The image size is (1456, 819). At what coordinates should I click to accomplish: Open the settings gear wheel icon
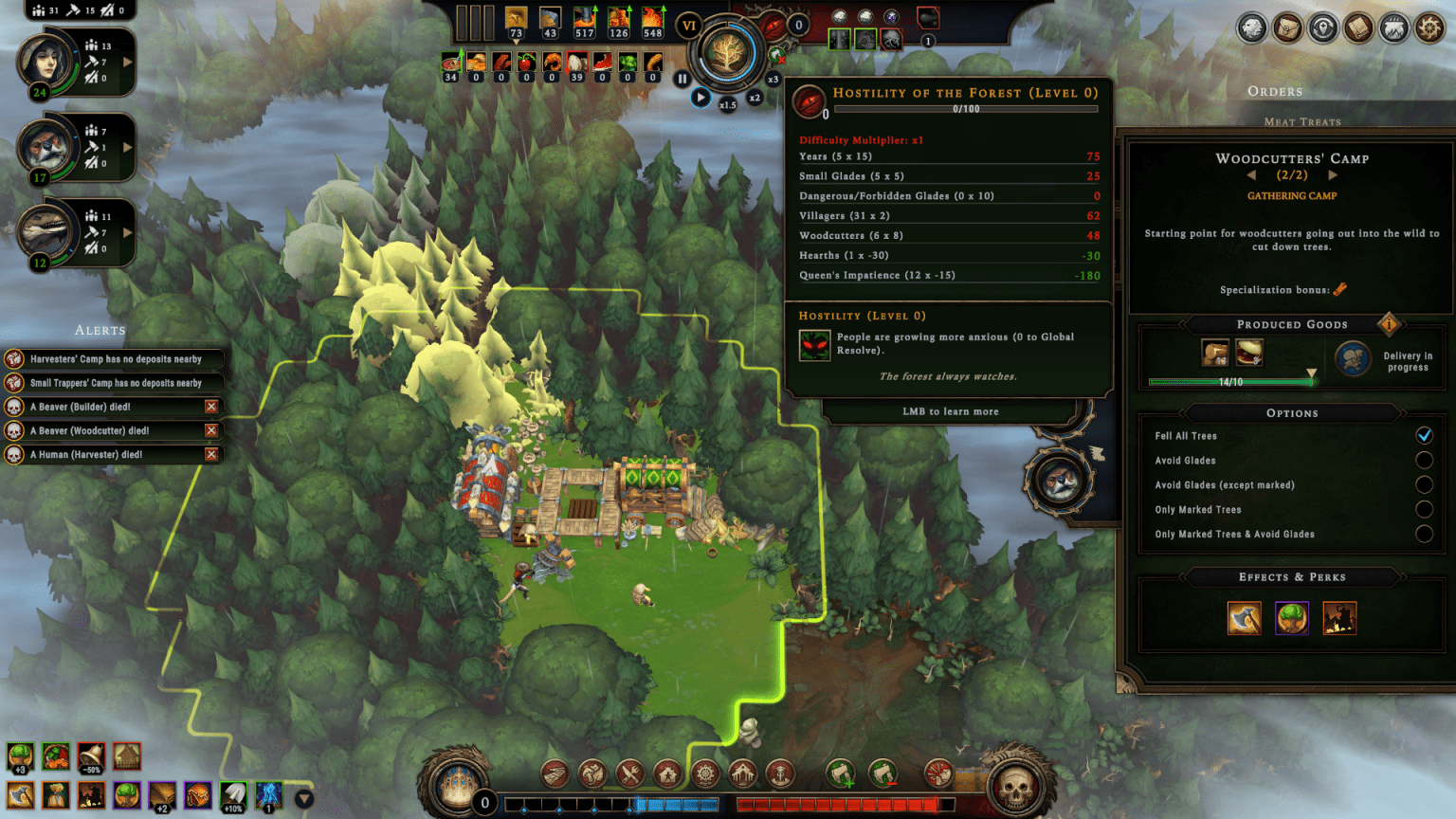click(1429, 28)
